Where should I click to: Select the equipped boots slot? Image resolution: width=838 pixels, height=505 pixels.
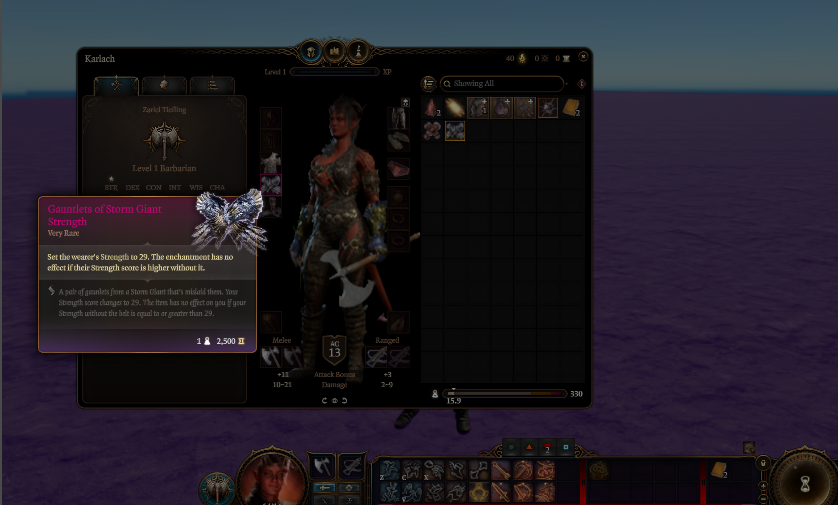[270, 206]
